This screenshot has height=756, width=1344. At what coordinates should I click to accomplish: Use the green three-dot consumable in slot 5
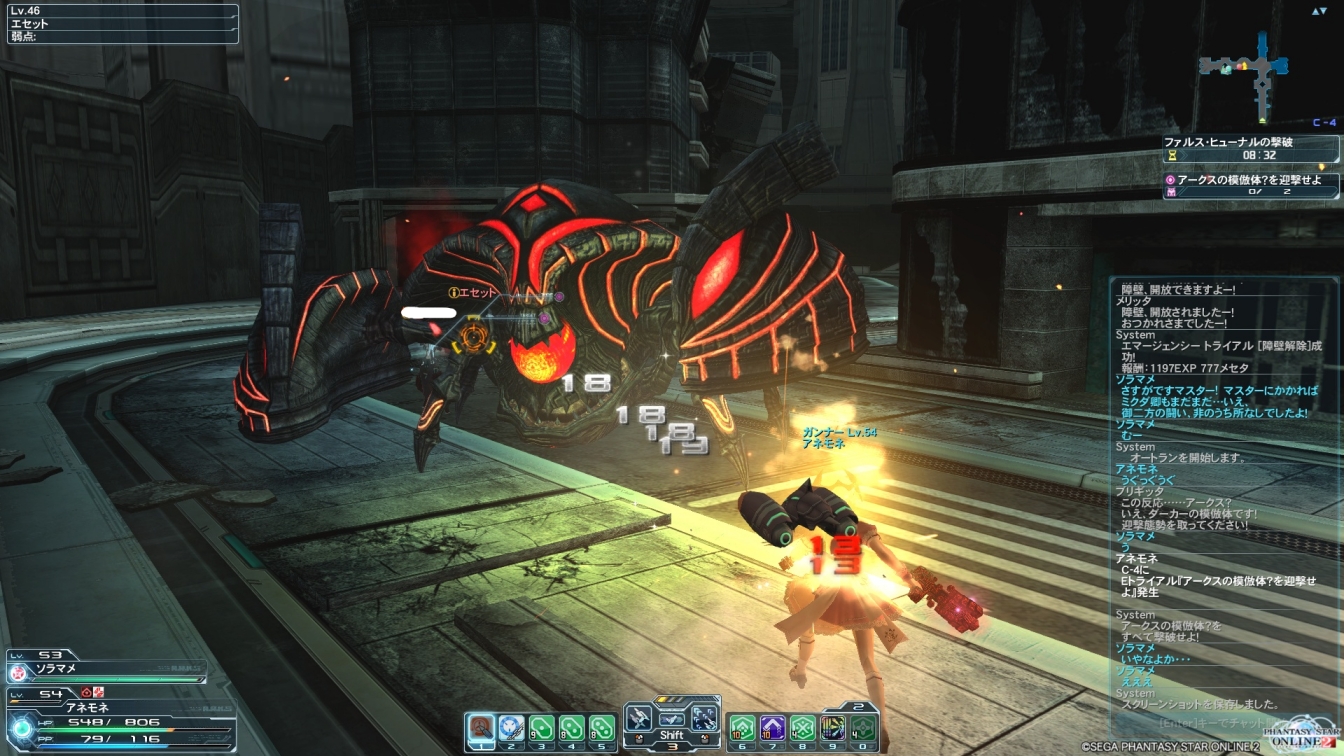[601, 727]
